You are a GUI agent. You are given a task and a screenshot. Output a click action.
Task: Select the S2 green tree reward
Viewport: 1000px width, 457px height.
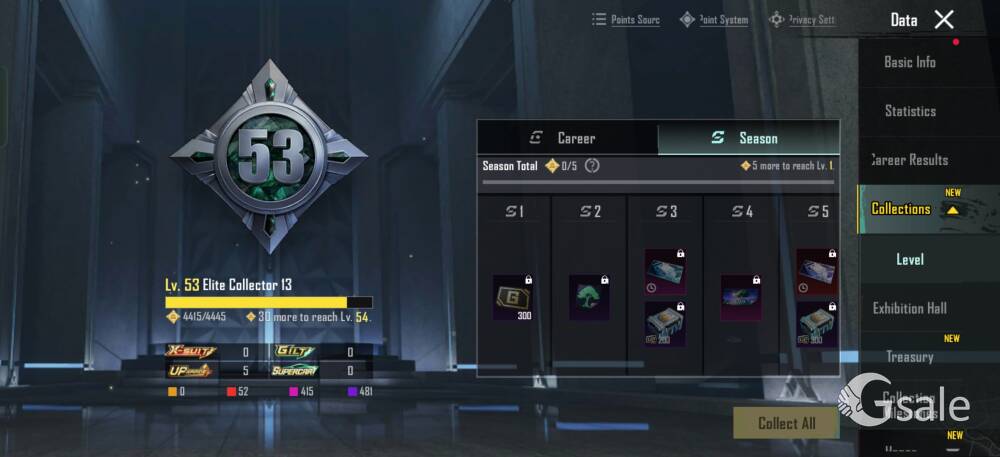(x=589, y=298)
